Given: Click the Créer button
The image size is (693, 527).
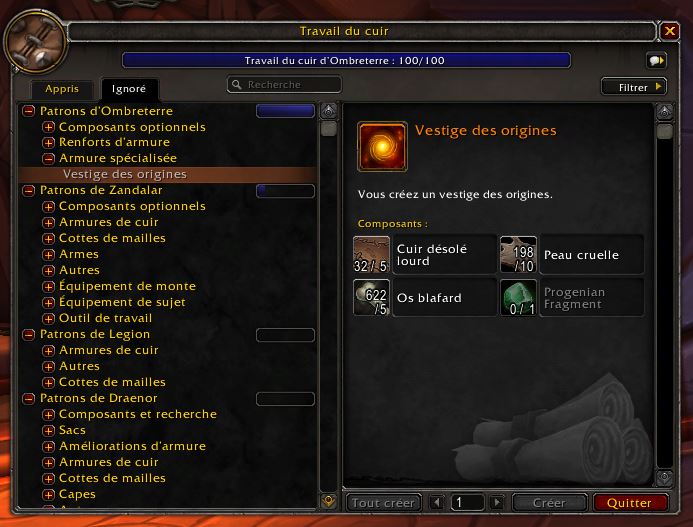Looking at the screenshot, I should click(x=549, y=503).
